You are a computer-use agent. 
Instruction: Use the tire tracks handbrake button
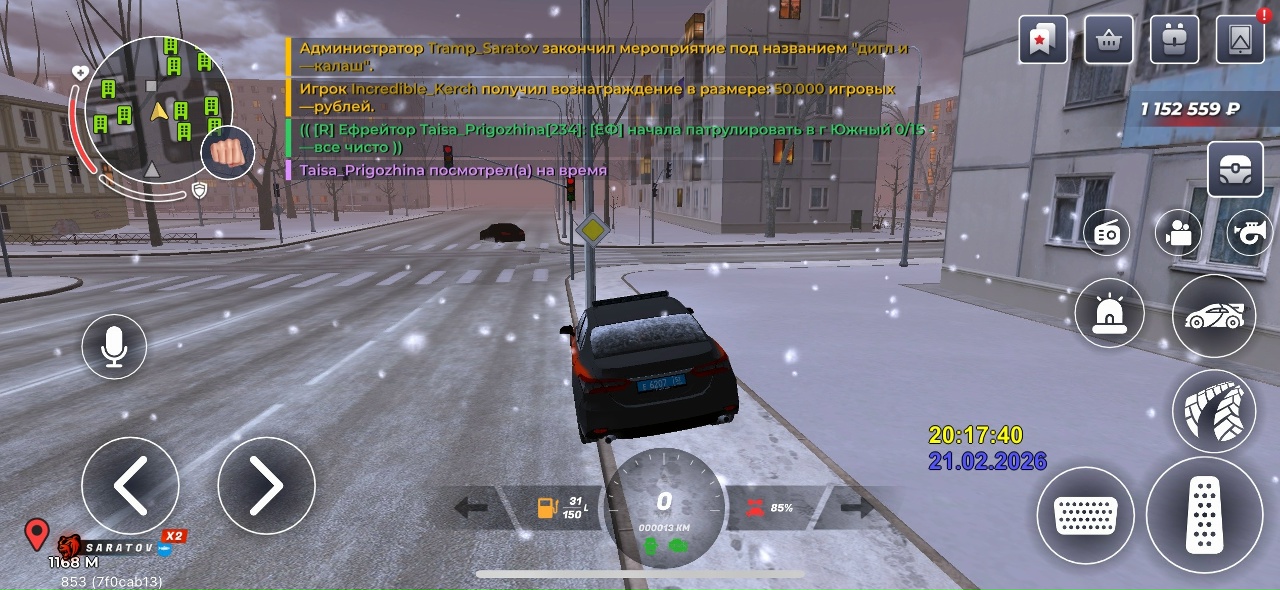click(x=1214, y=411)
